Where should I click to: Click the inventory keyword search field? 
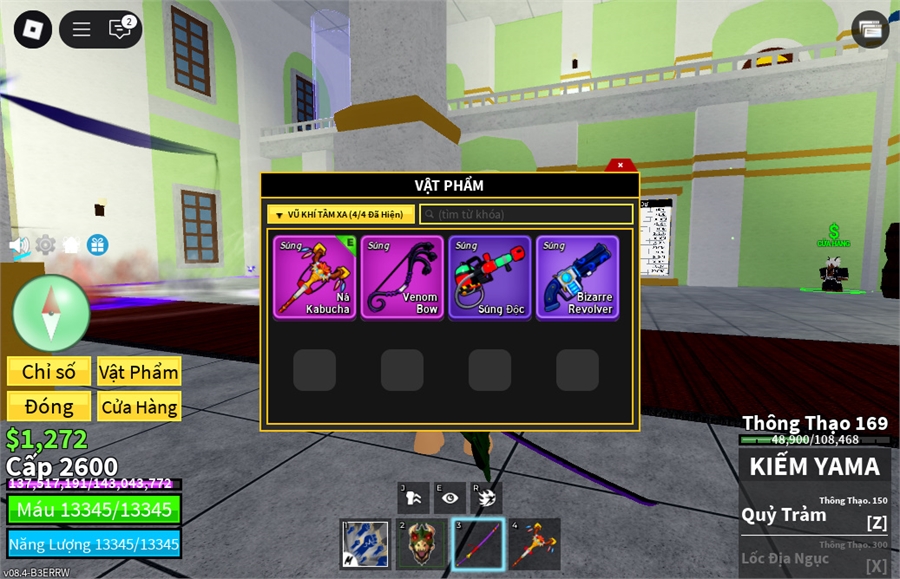[x=526, y=214]
